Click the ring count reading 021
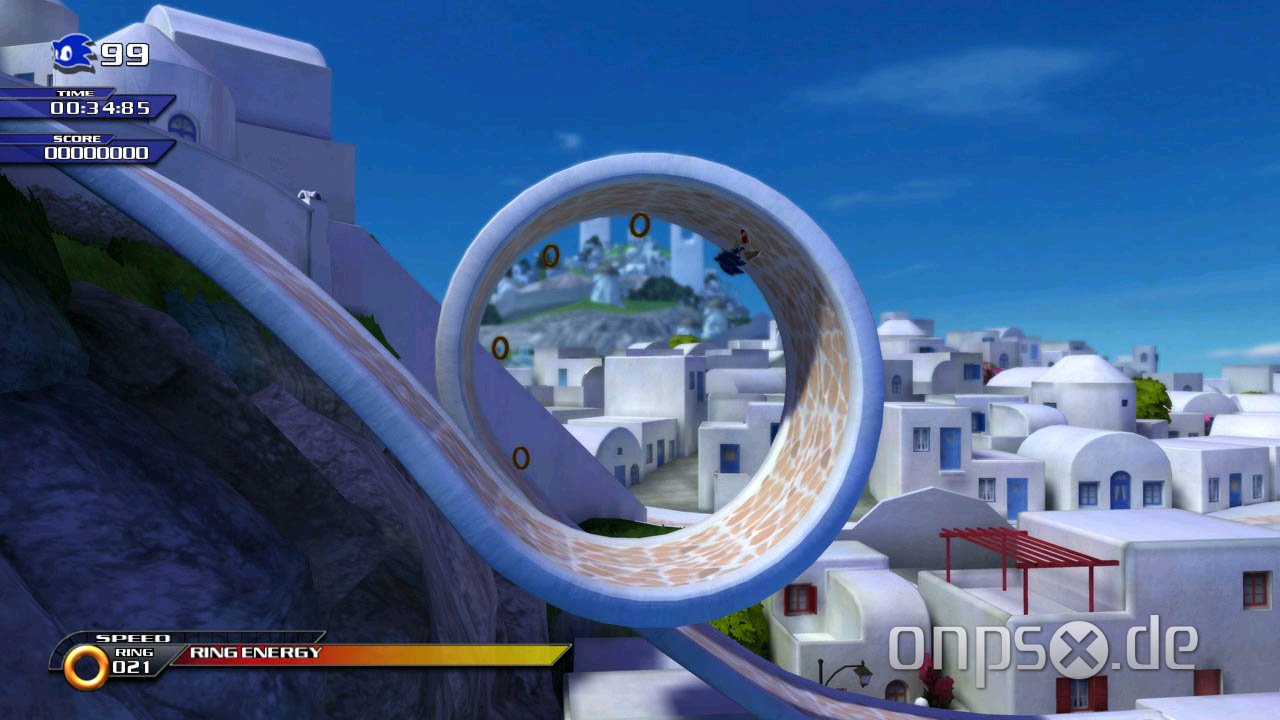The width and height of the screenshot is (1280, 720). point(131,665)
